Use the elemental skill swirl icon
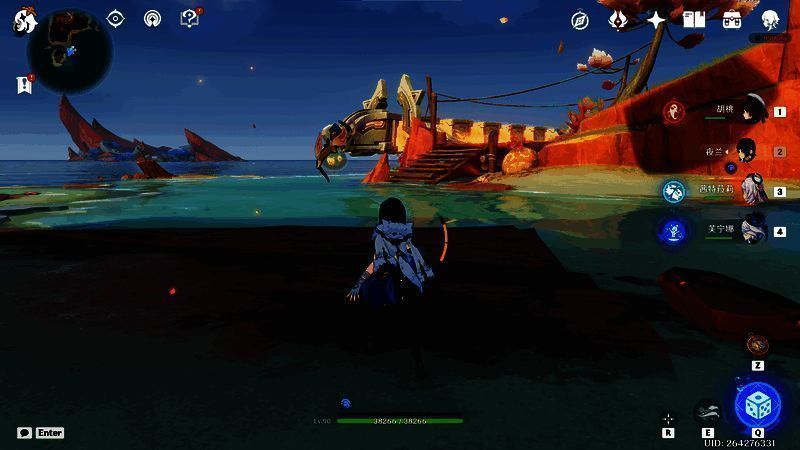 [x=708, y=410]
